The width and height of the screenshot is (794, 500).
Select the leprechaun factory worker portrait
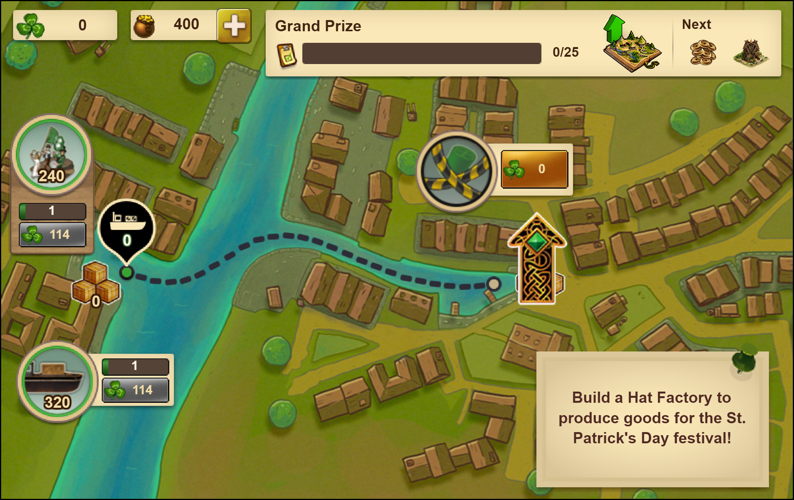[x=52, y=155]
